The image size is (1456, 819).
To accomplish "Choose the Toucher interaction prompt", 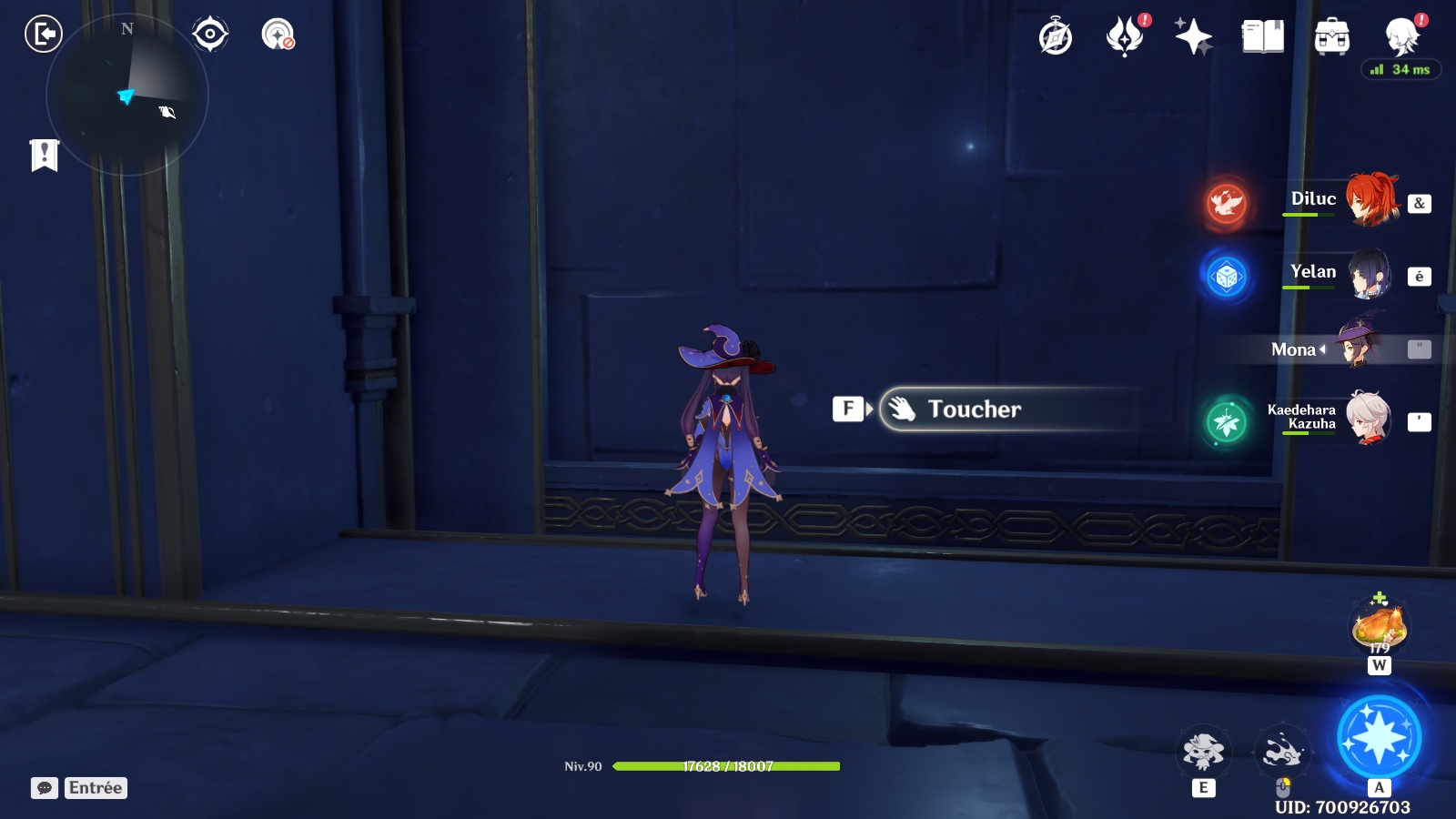I will 974,409.
